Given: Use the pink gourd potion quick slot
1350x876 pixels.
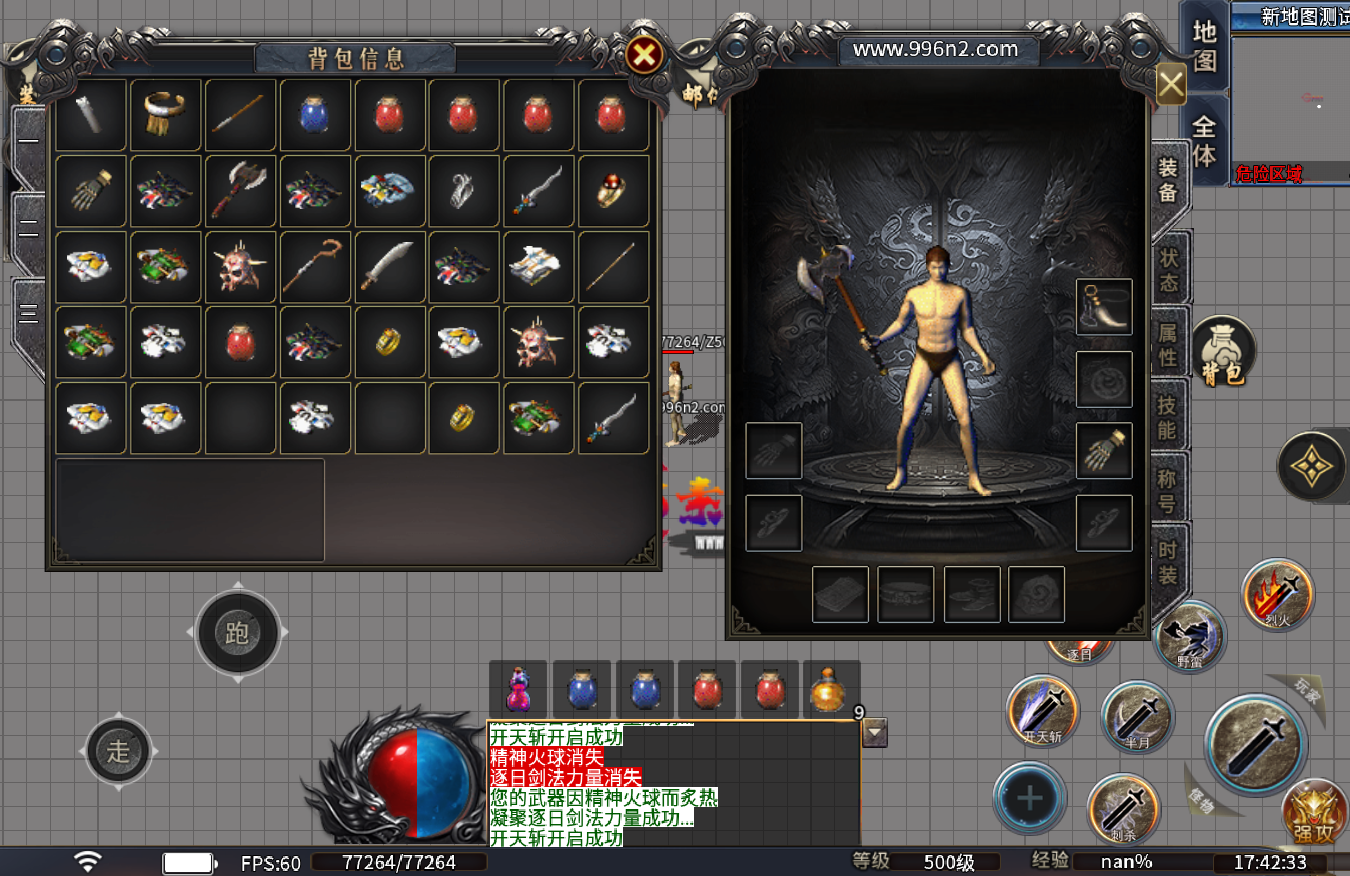Looking at the screenshot, I should (518, 689).
